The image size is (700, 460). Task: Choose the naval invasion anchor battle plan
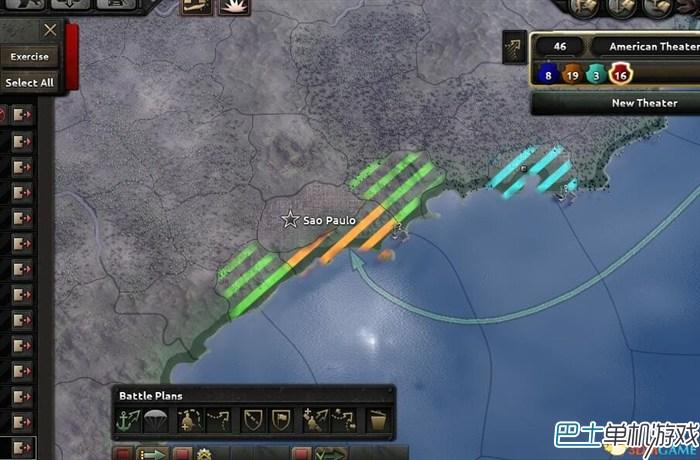click(128, 417)
